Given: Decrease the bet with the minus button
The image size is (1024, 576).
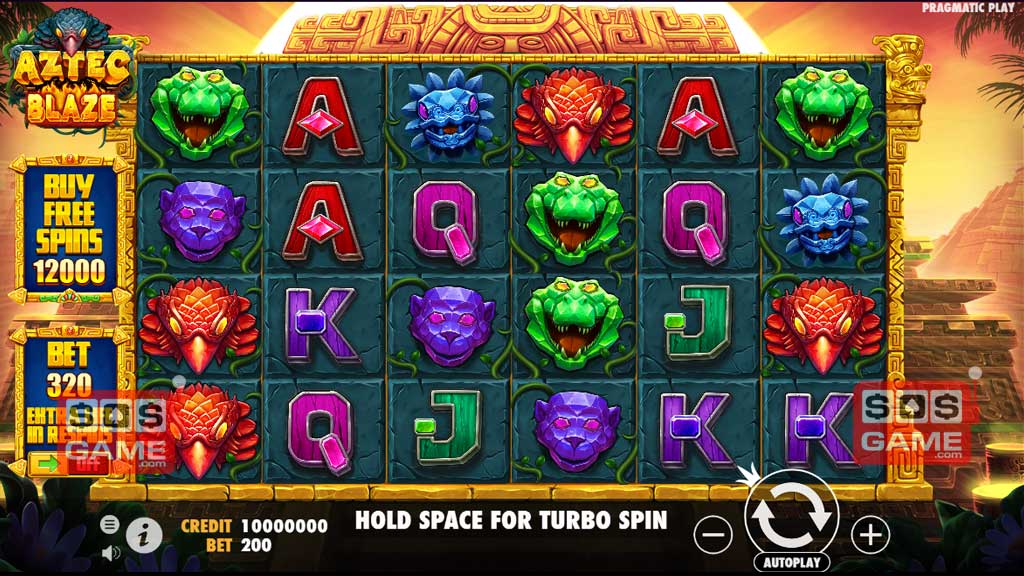Looking at the screenshot, I should tap(713, 535).
